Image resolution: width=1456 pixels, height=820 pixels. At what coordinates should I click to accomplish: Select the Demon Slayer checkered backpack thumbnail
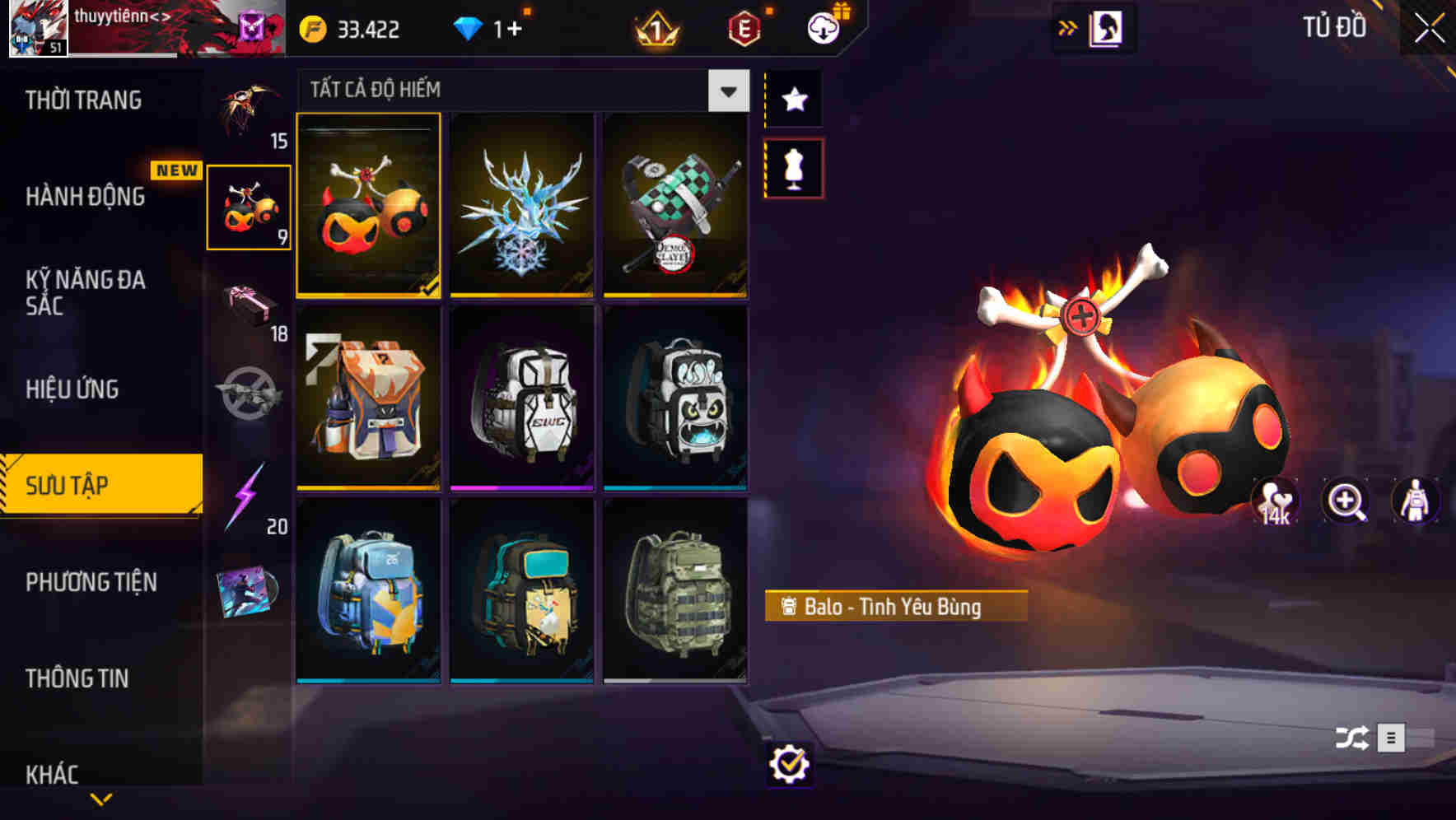point(675,206)
